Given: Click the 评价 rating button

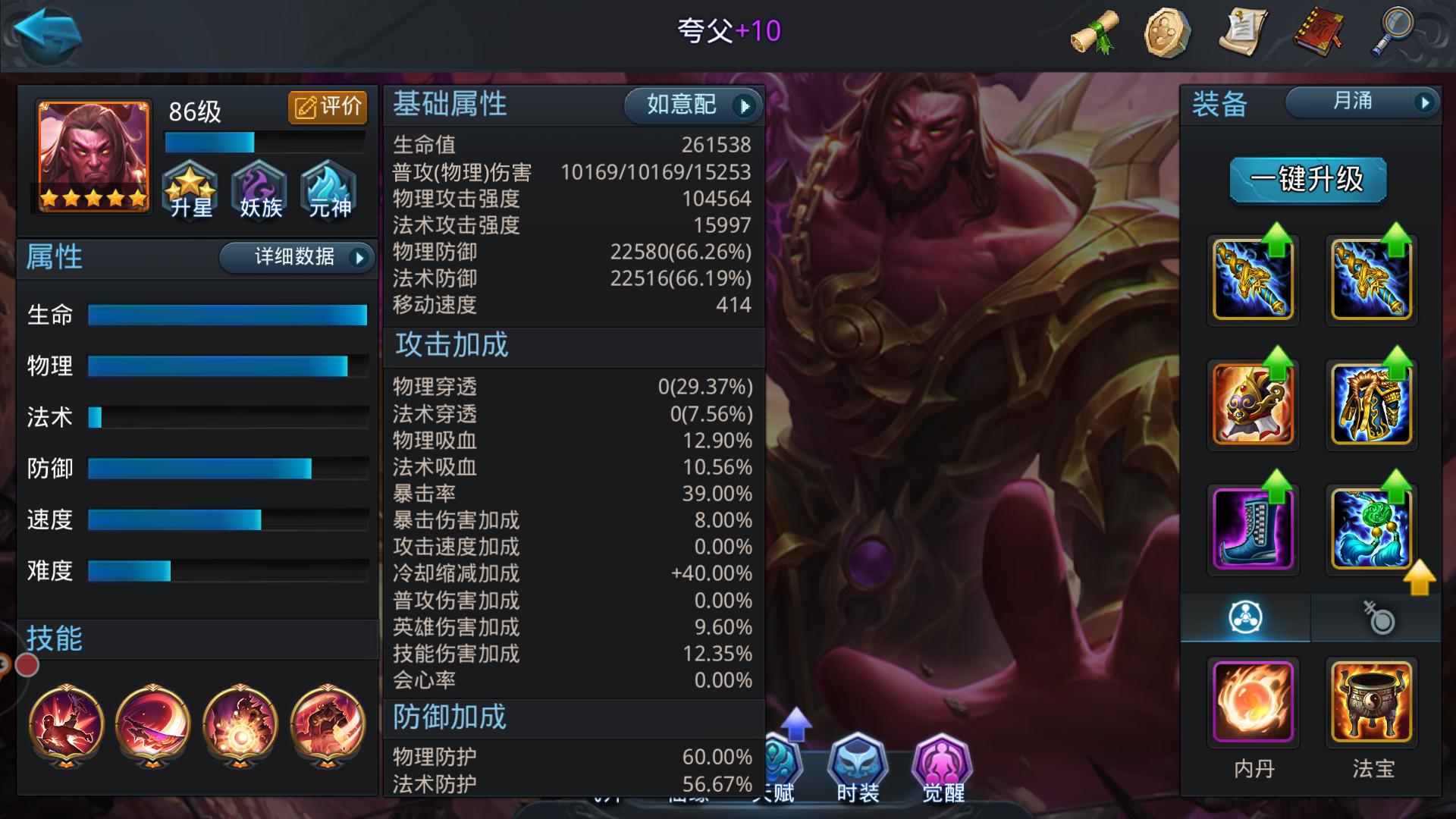Looking at the screenshot, I should pos(328,107).
